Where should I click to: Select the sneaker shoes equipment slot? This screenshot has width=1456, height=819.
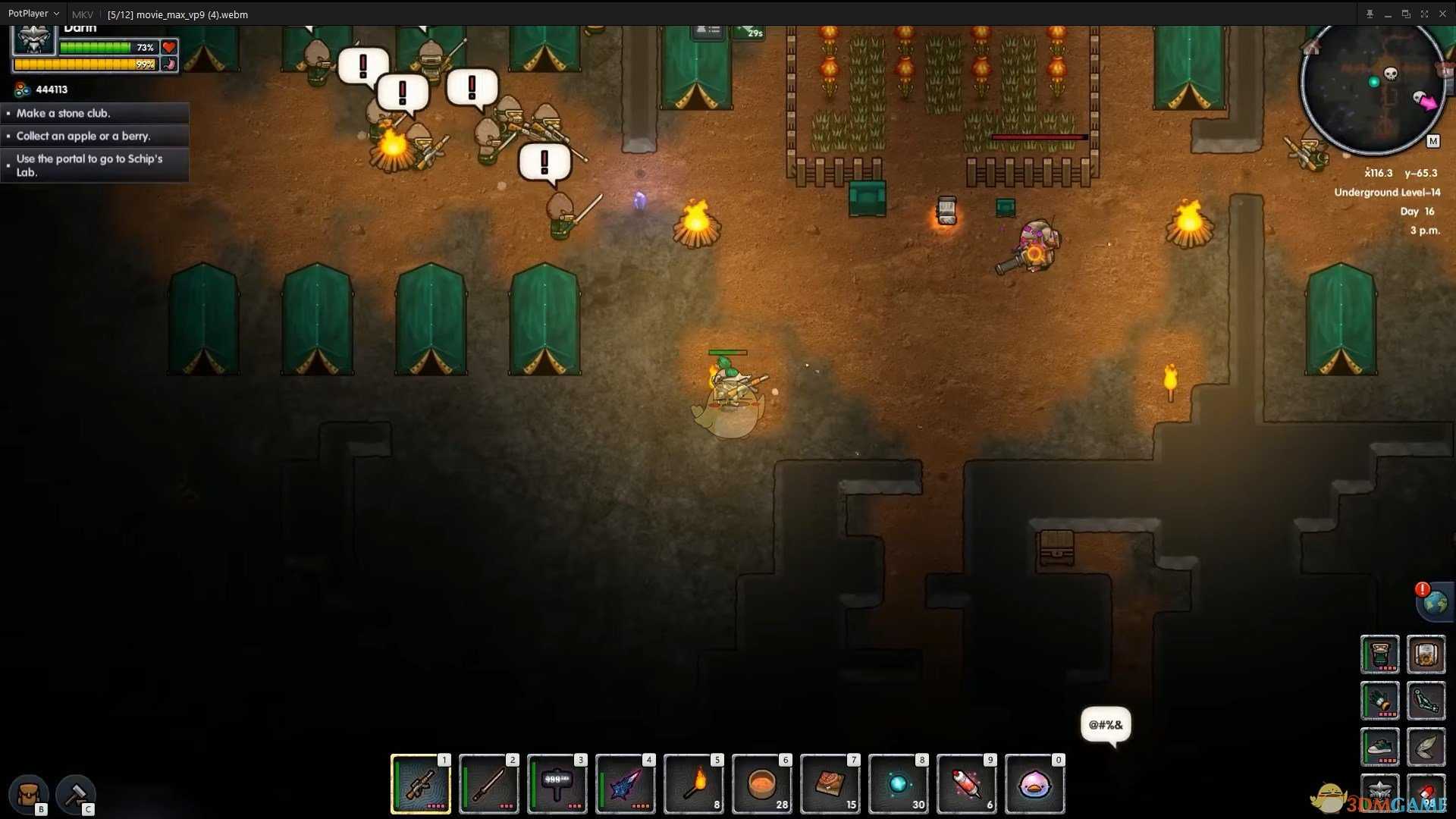tap(1379, 747)
